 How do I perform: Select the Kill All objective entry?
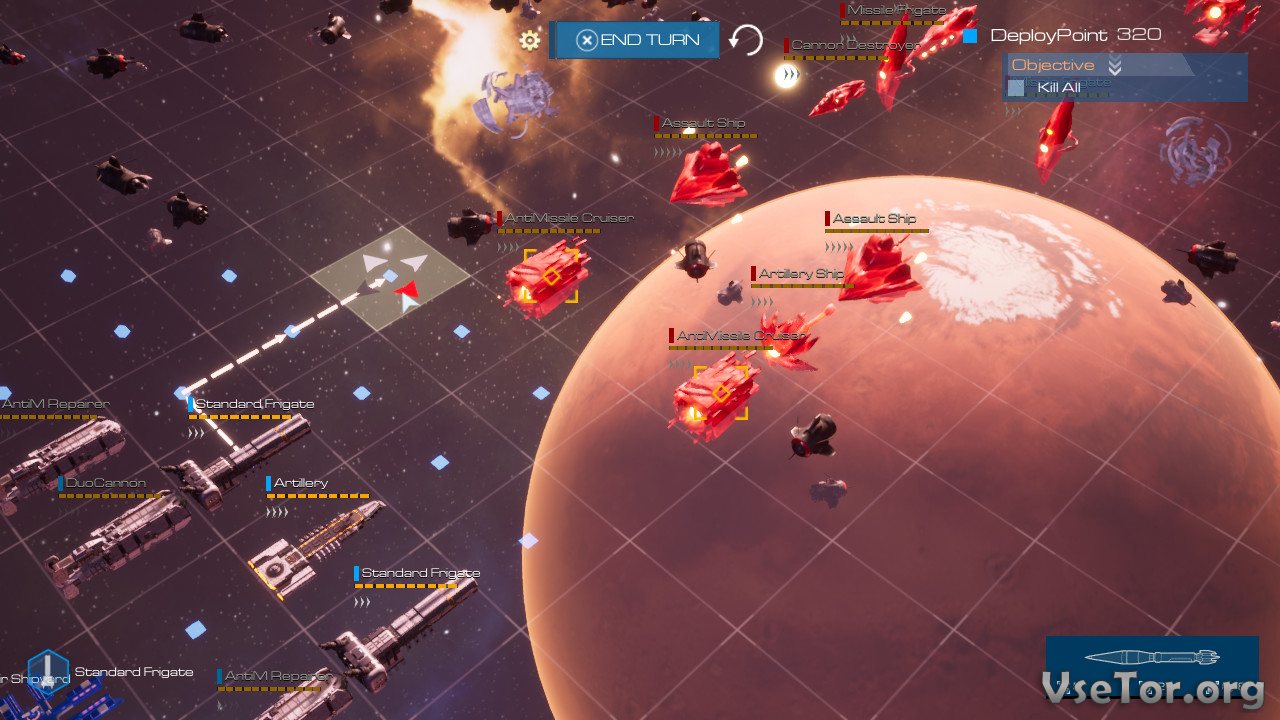click(x=1058, y=88)
